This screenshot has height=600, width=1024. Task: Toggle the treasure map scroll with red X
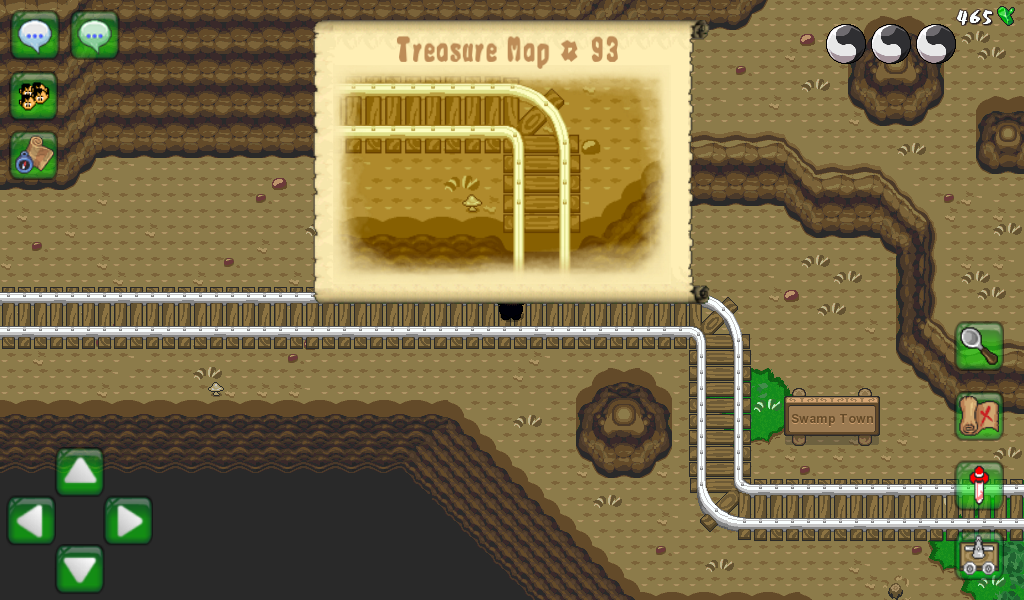click(979, 416)
